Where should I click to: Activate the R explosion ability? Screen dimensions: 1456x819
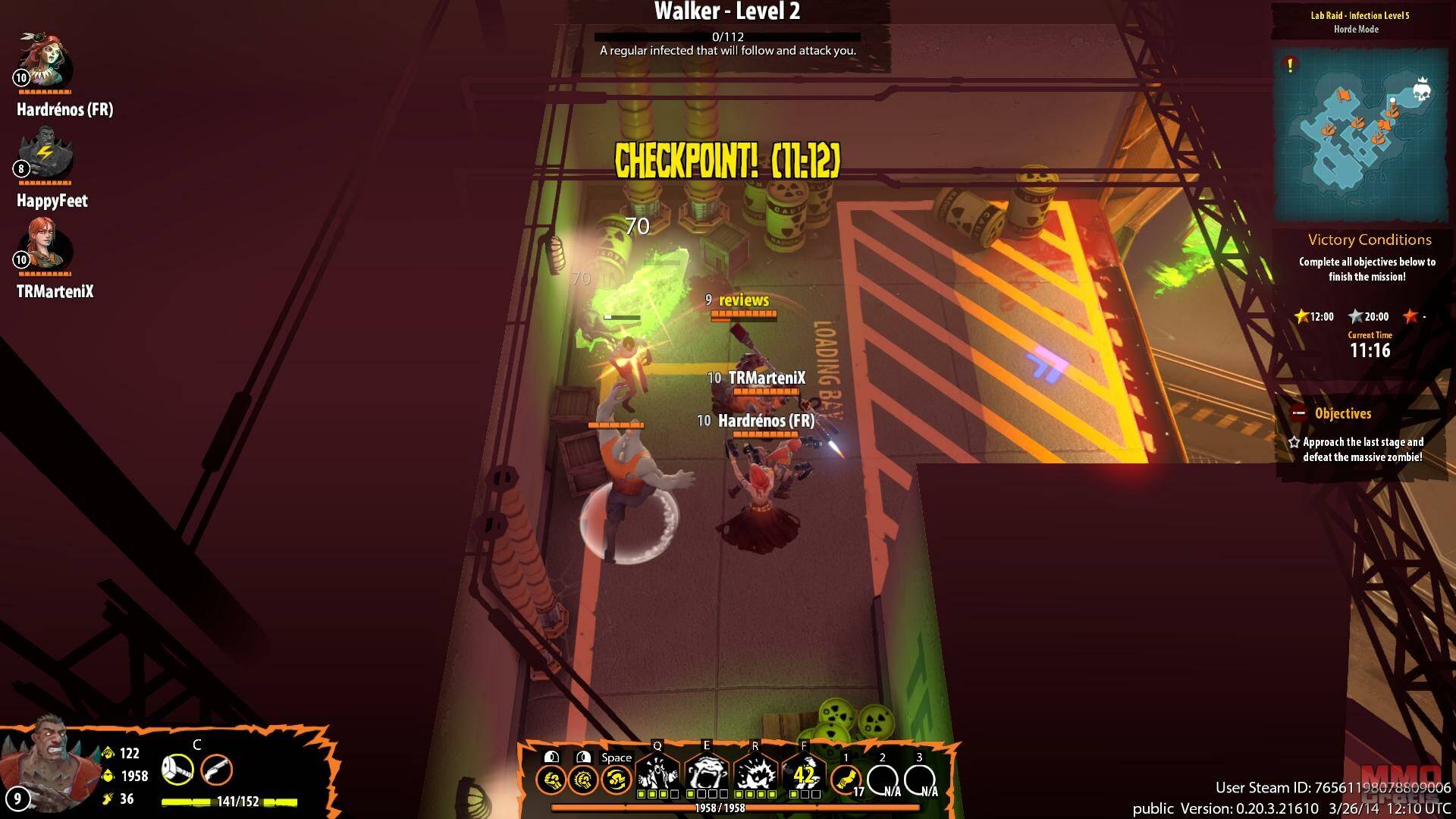[755, 773]
